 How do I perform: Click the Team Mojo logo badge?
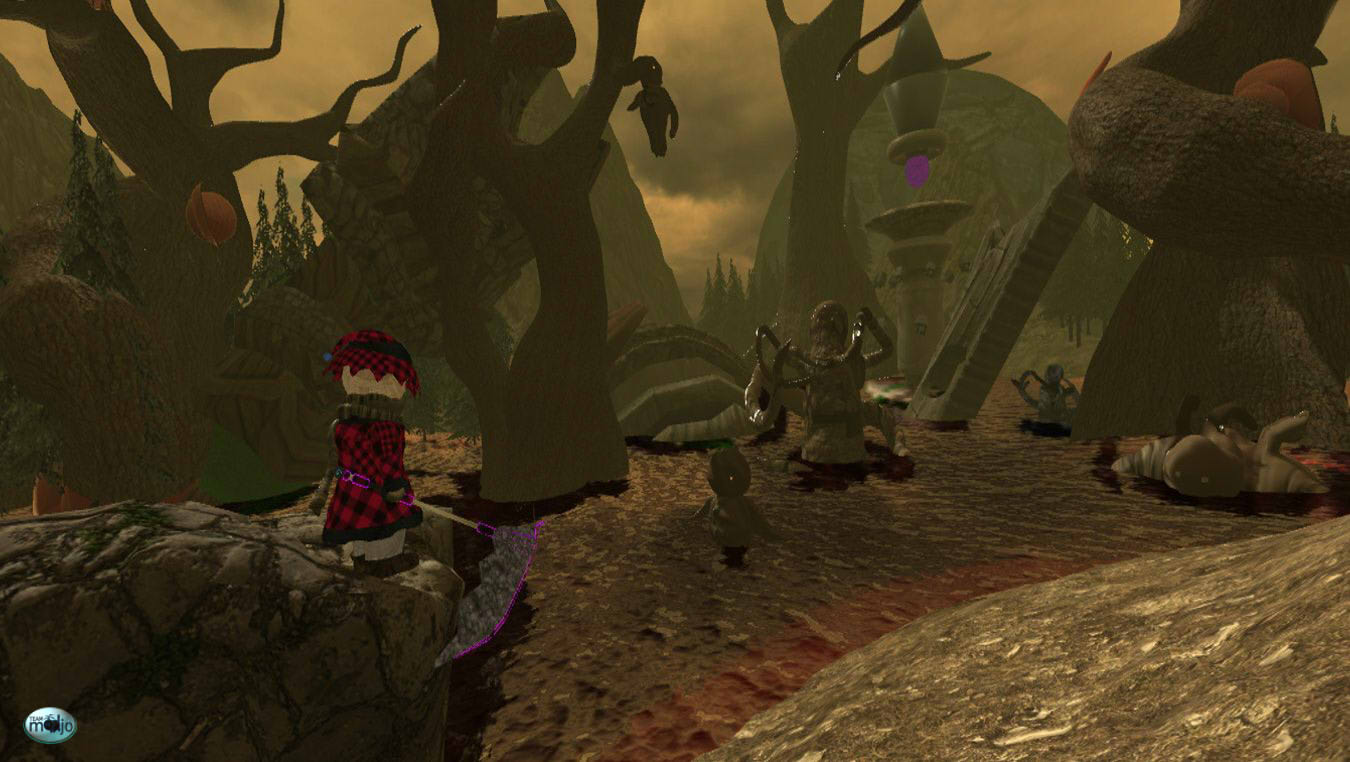50,725
